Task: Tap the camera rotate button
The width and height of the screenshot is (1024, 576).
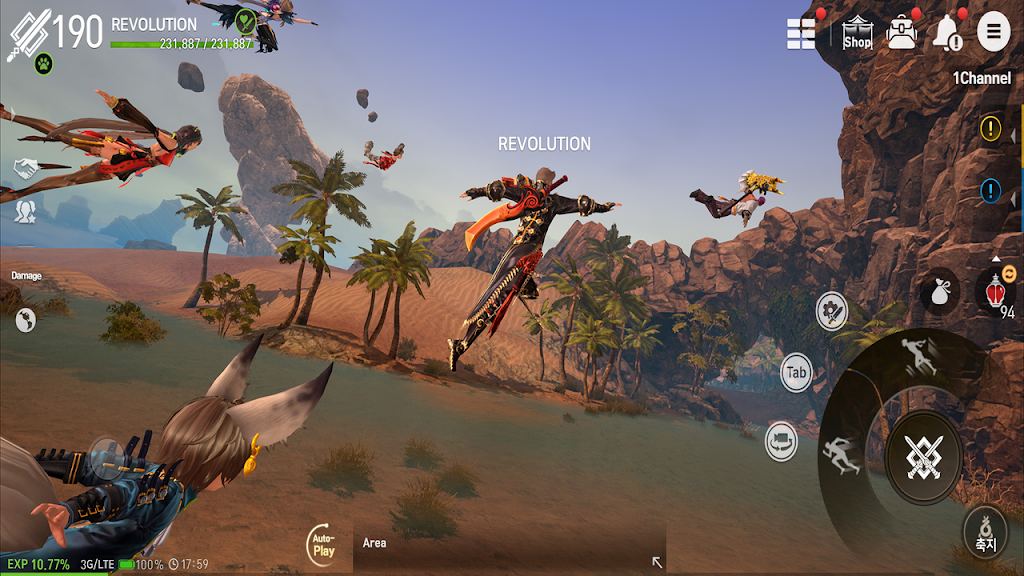Action: pos(781,441)
